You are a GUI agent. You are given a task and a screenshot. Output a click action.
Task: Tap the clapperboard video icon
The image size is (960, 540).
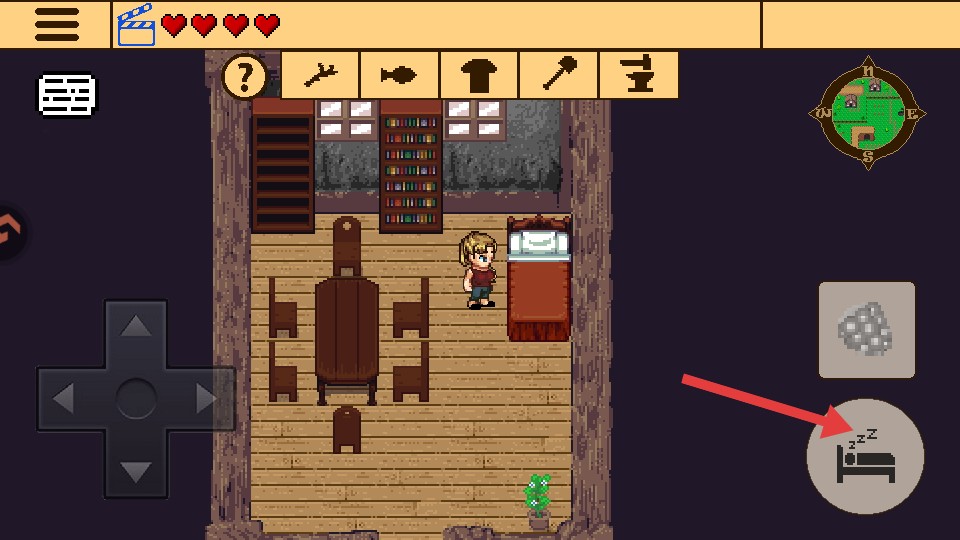pos(136,25)
